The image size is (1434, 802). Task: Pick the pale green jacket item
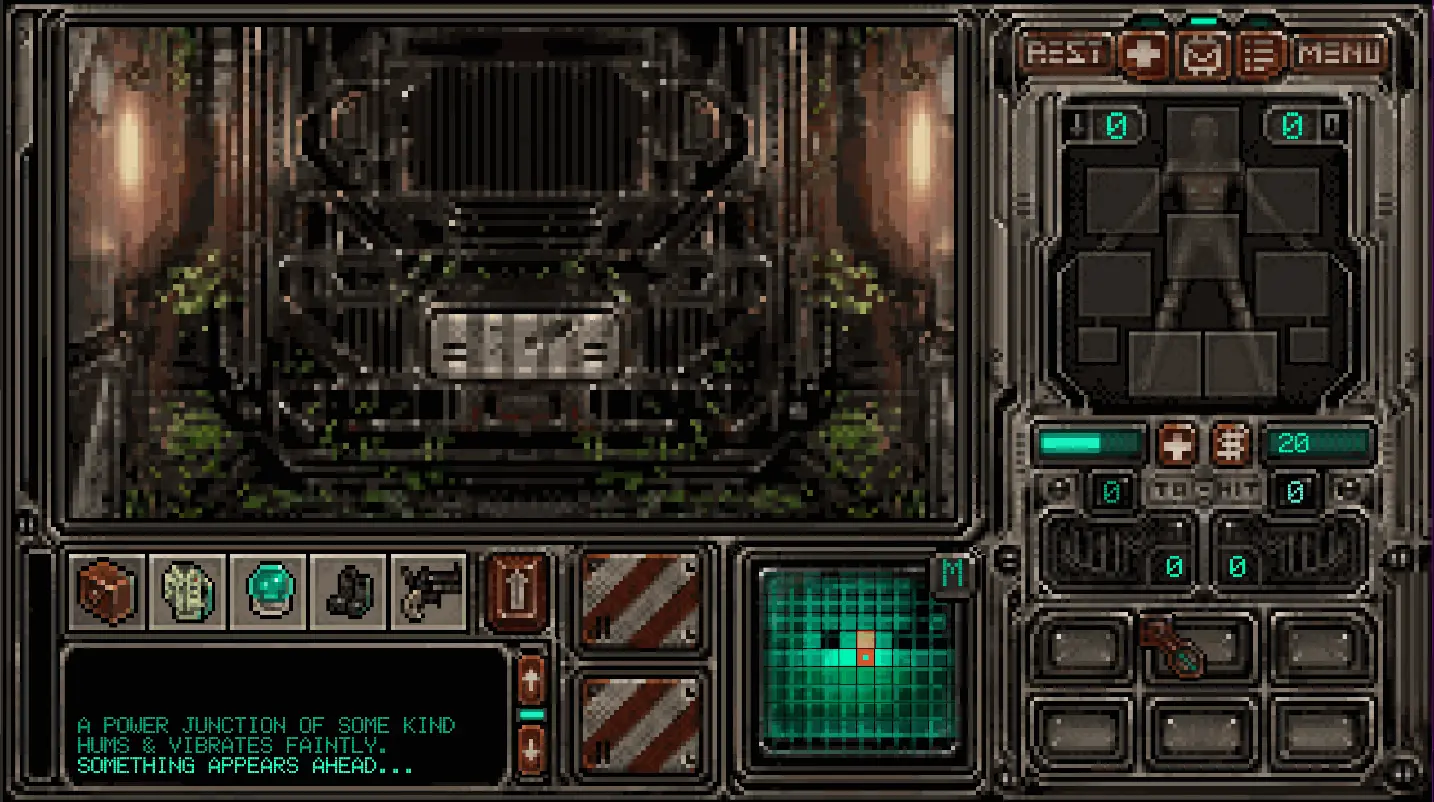tap(188, 592)
